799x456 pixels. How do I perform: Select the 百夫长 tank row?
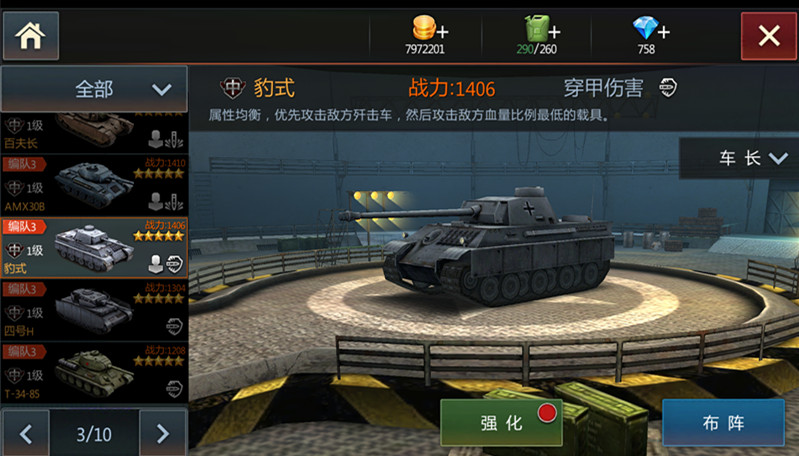tap(94, 130)
